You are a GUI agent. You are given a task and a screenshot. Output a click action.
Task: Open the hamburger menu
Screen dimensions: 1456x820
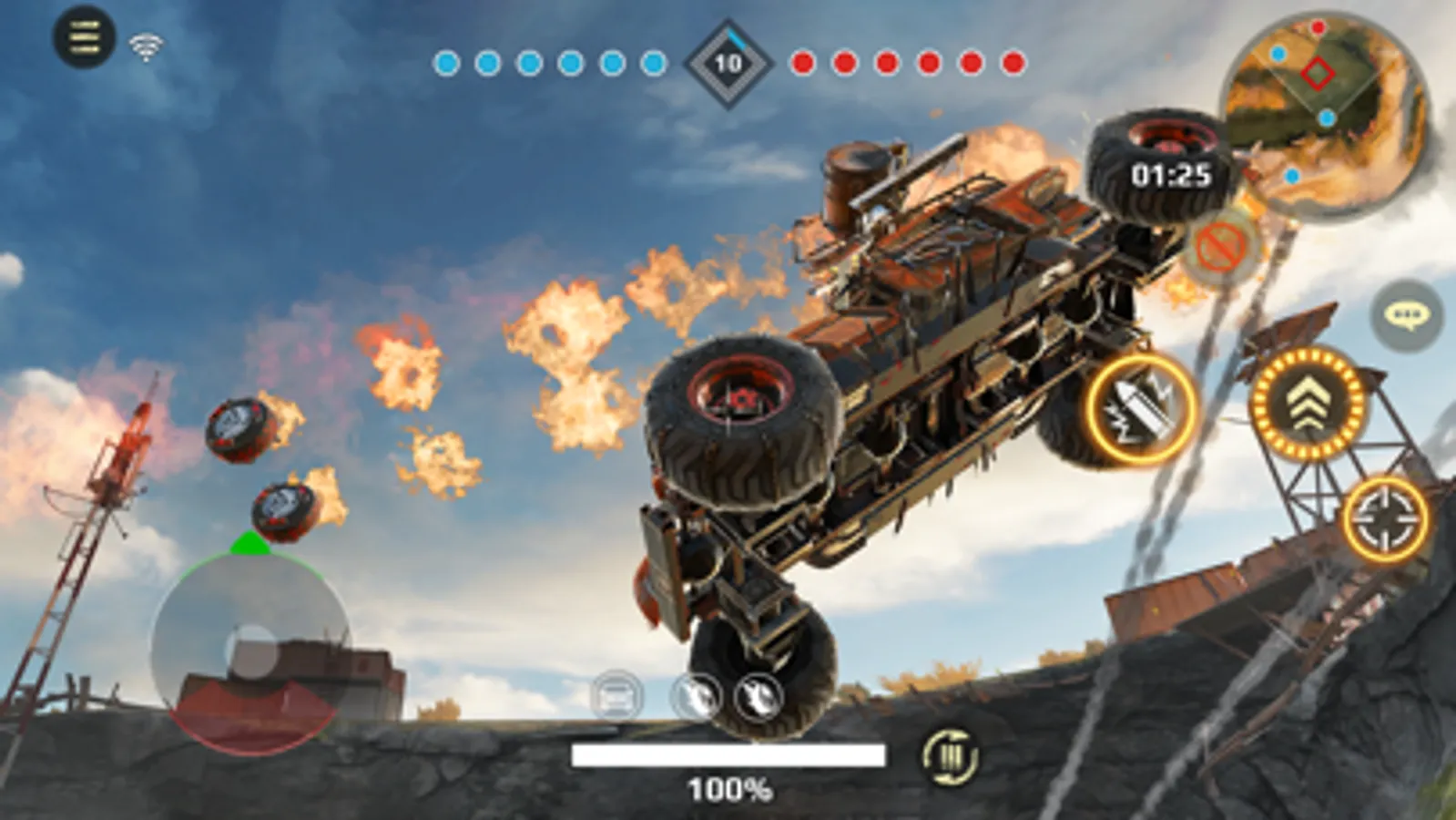pos(84,36)
